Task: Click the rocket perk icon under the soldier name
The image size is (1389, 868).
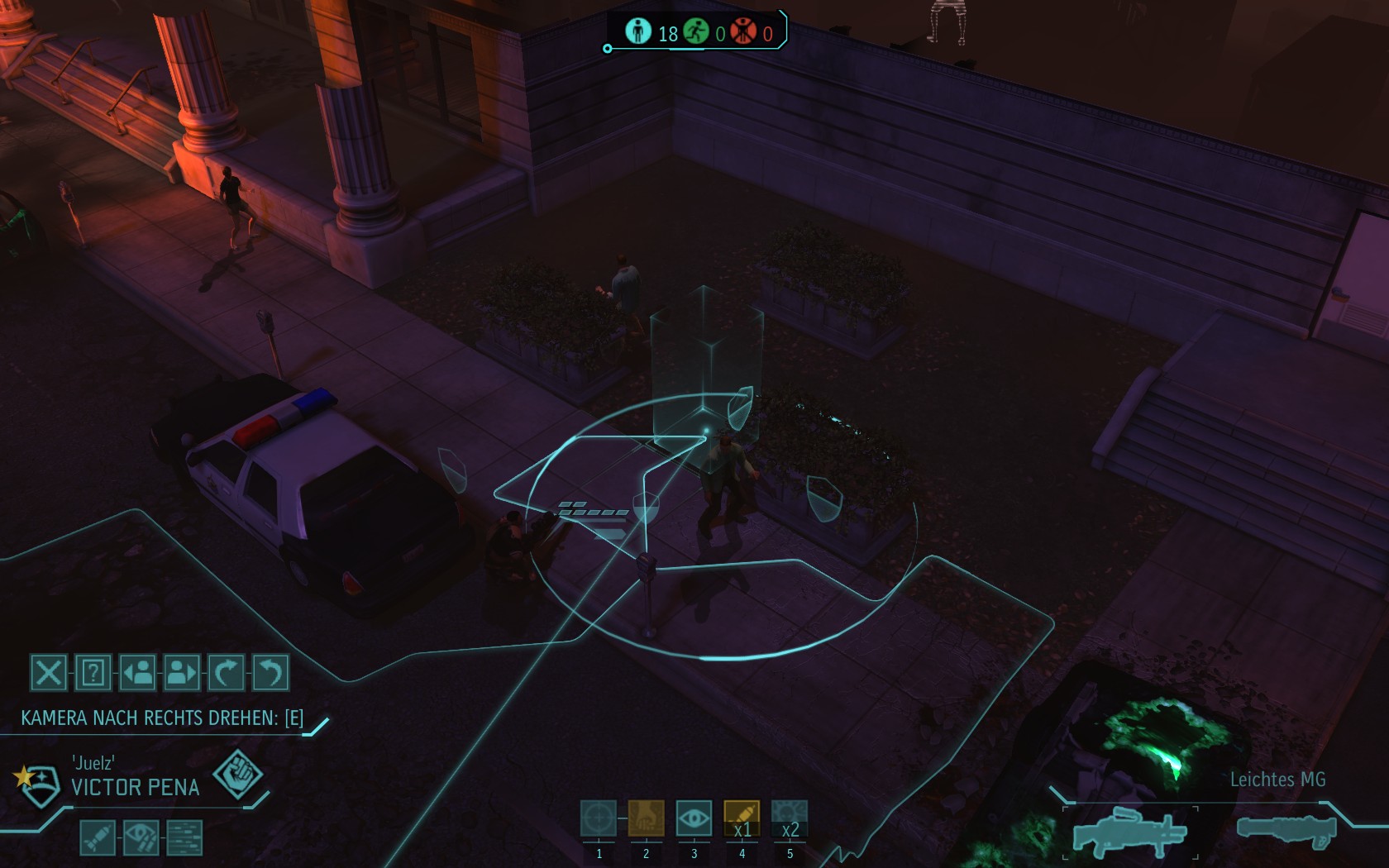Action: [x=97, y=837]
